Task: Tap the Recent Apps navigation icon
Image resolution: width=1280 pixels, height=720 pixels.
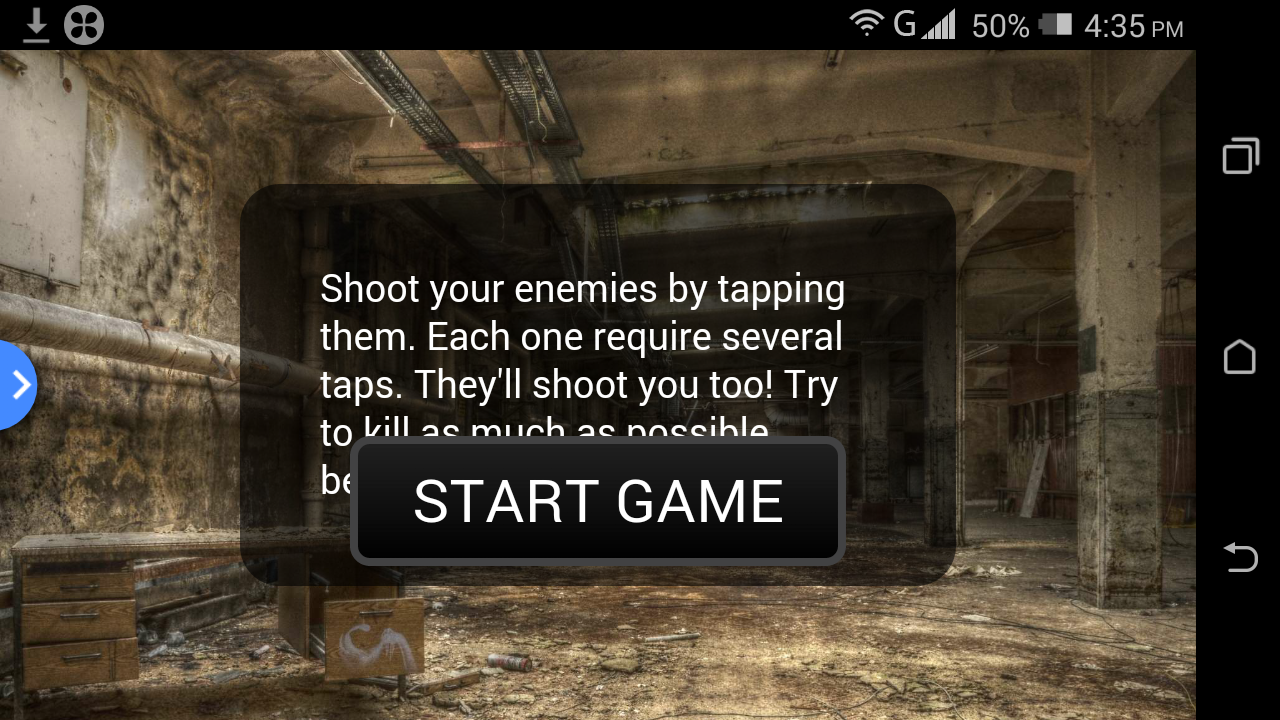Action: pos(1240,156)
